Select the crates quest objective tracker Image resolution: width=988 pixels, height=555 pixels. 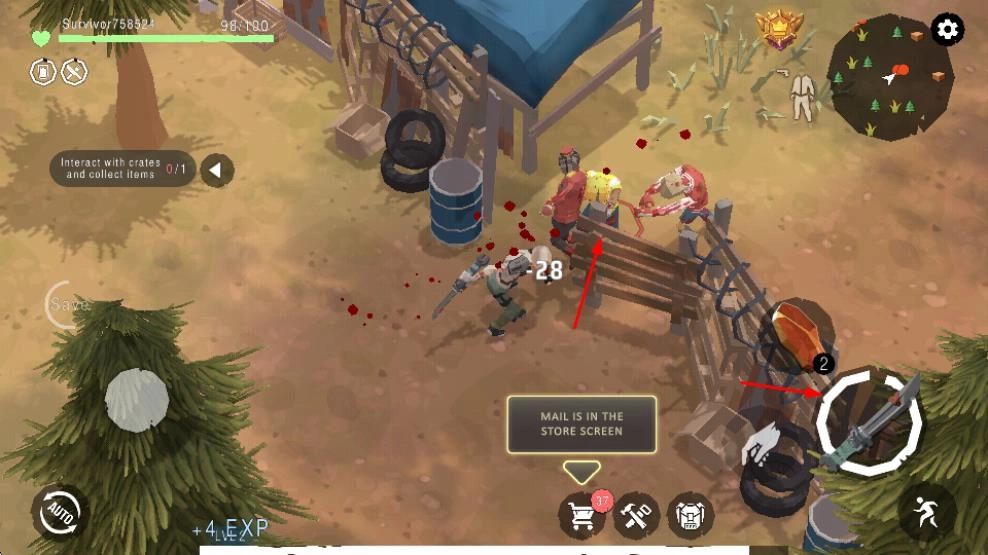tap(122, 169)
